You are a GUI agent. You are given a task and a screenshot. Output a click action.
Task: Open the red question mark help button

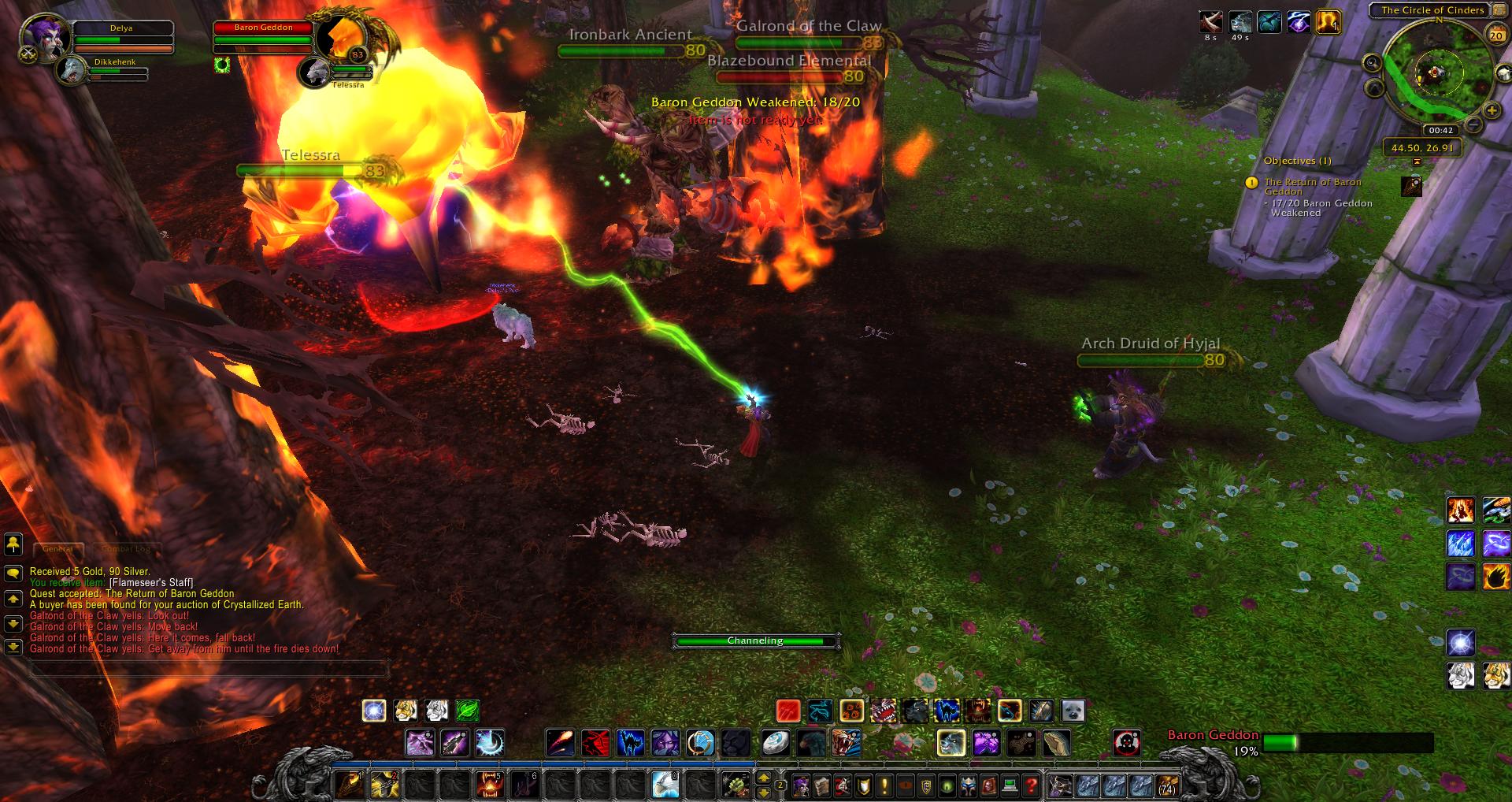[x=1030, y=785]
